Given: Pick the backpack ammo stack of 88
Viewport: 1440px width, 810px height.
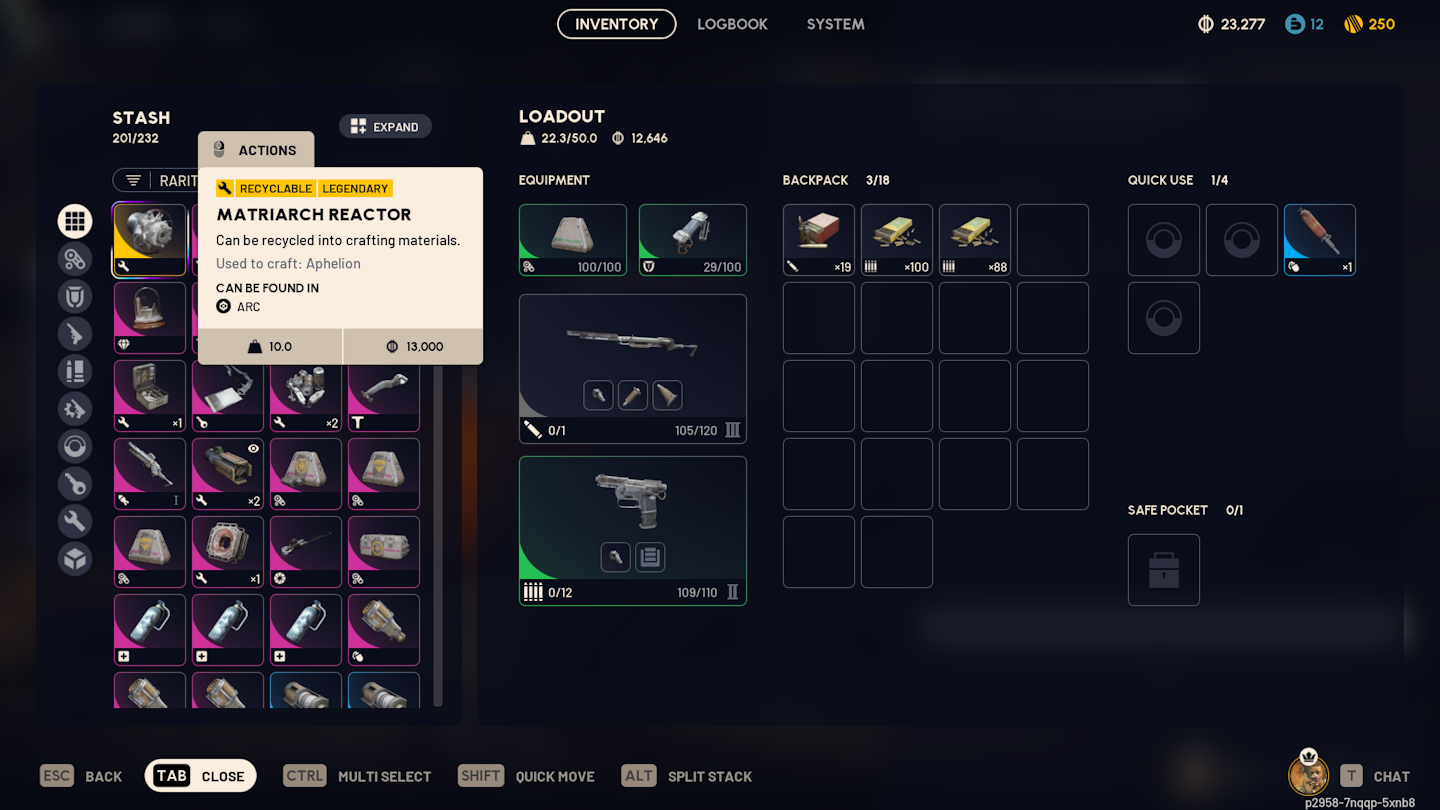Looking at the screenshot, I should (x=974, y=240).
